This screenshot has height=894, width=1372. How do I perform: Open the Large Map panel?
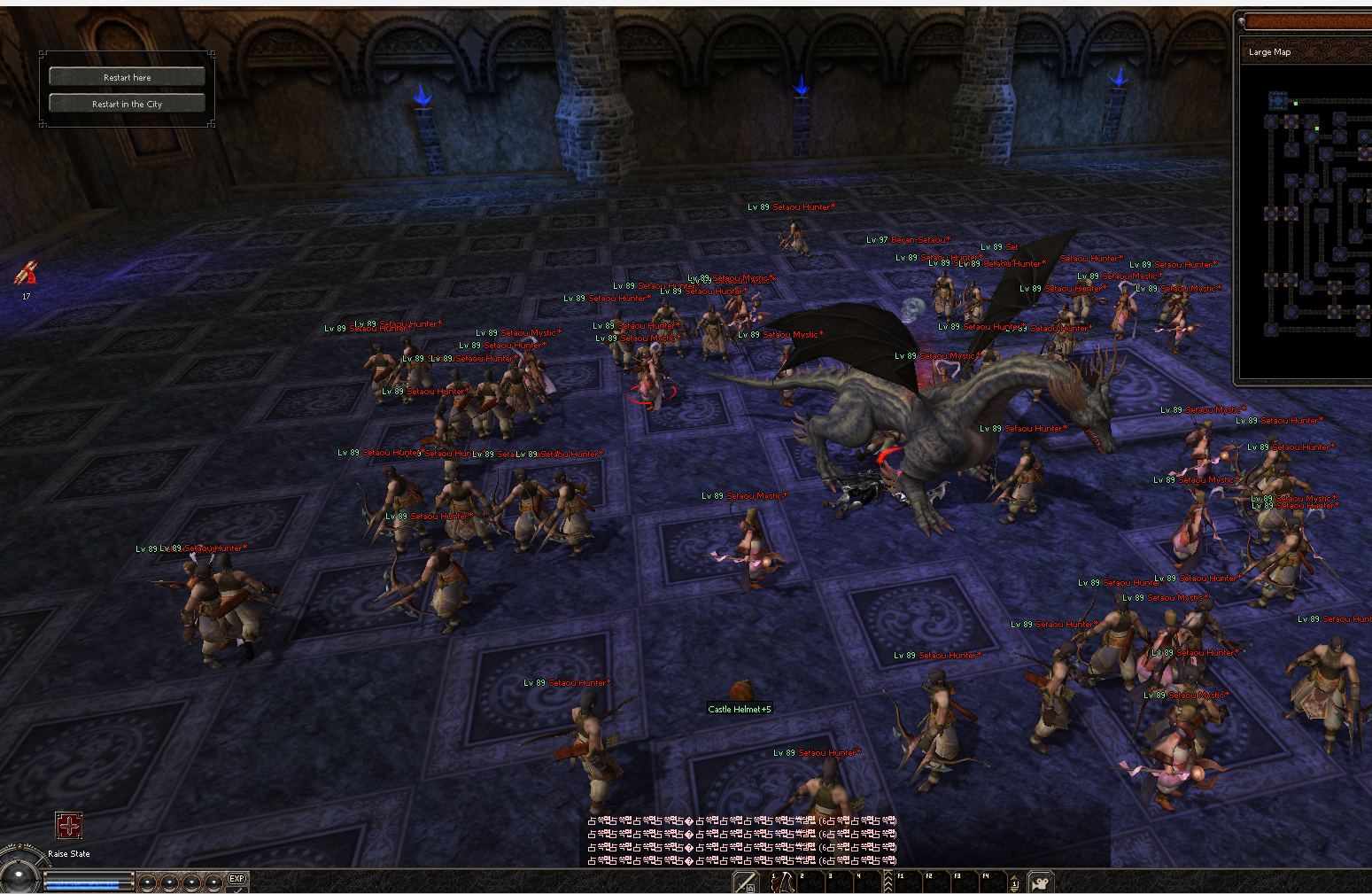coord(1269,52)
